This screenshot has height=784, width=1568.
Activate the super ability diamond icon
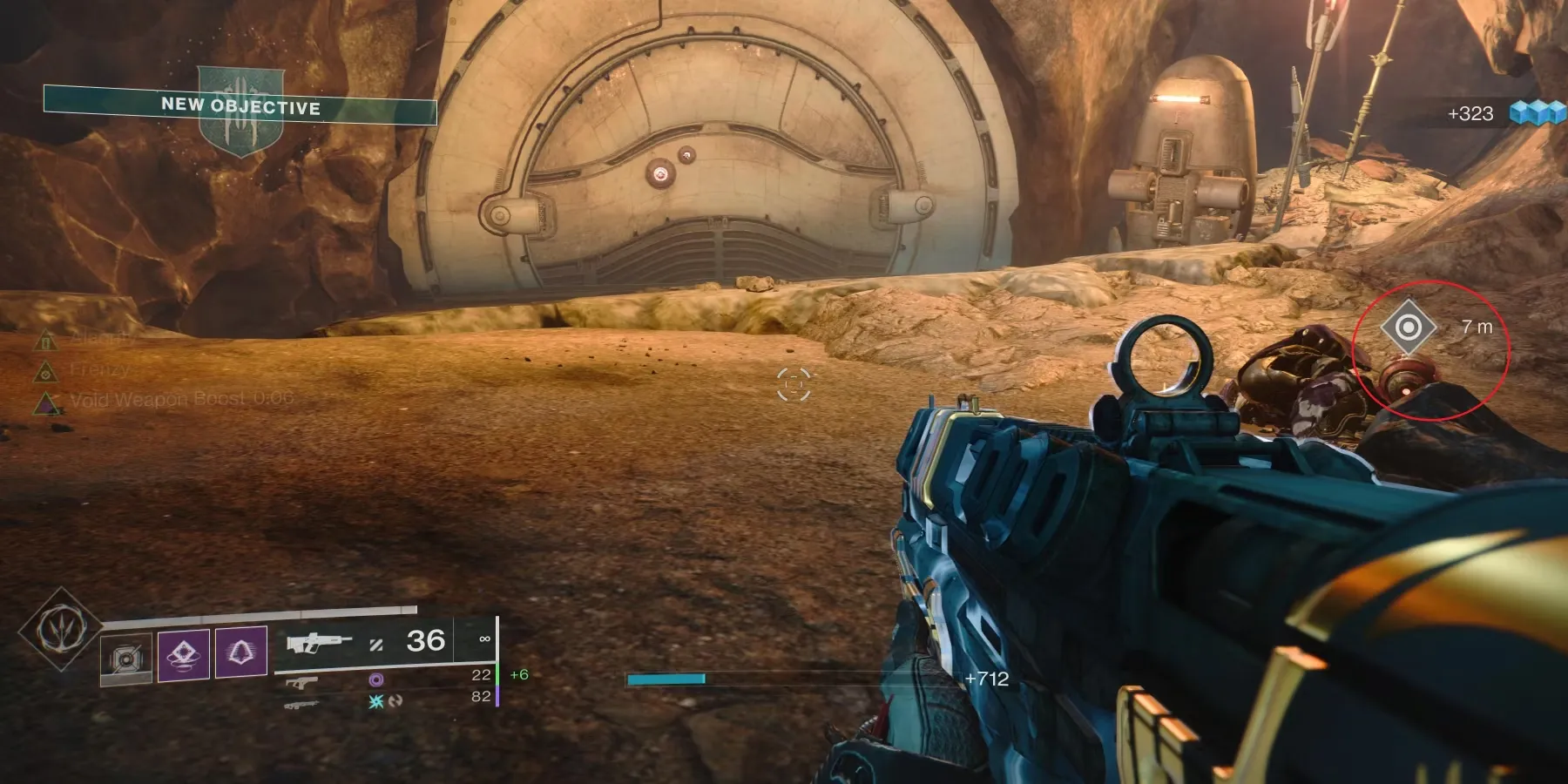59,629
